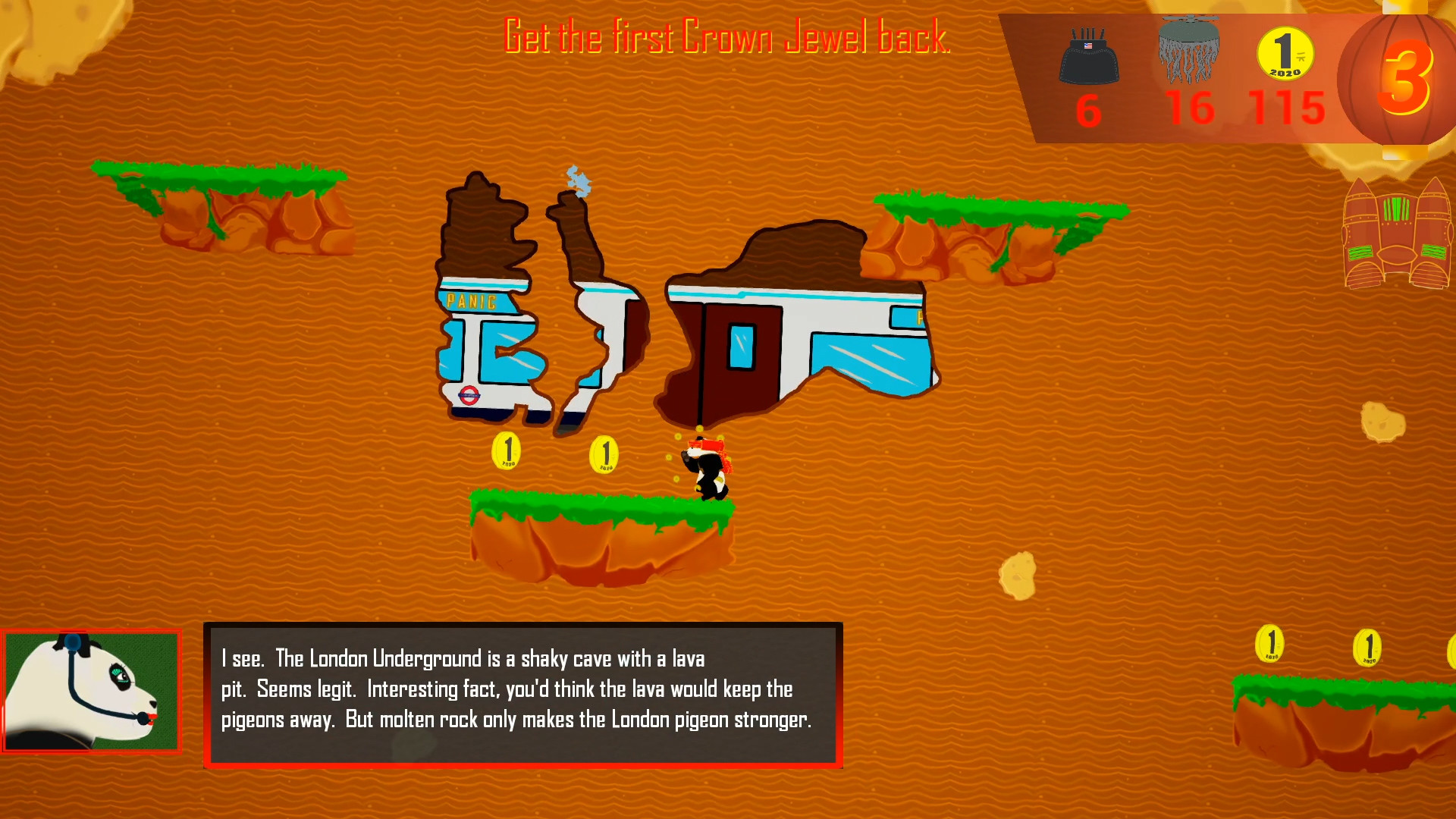Click the sparkle effect above the broken tube train

[578, 182]
